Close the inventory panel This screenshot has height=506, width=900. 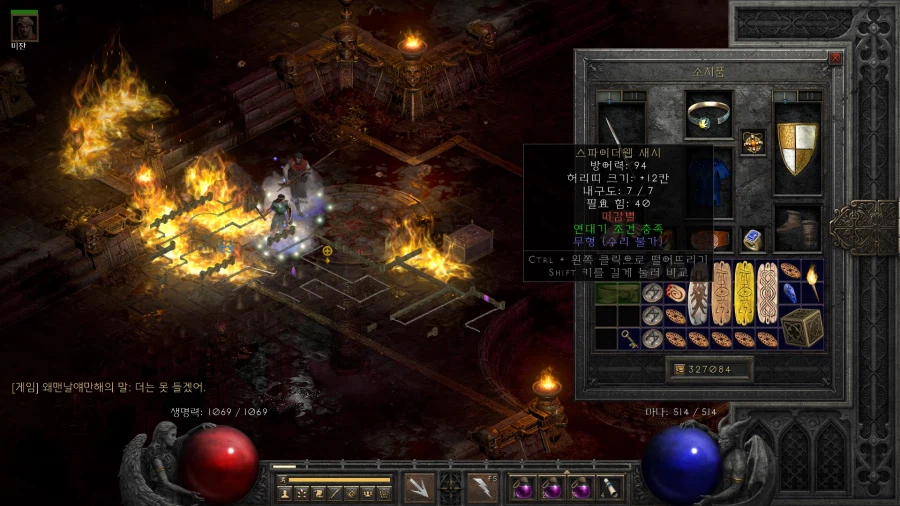point(835,58)
